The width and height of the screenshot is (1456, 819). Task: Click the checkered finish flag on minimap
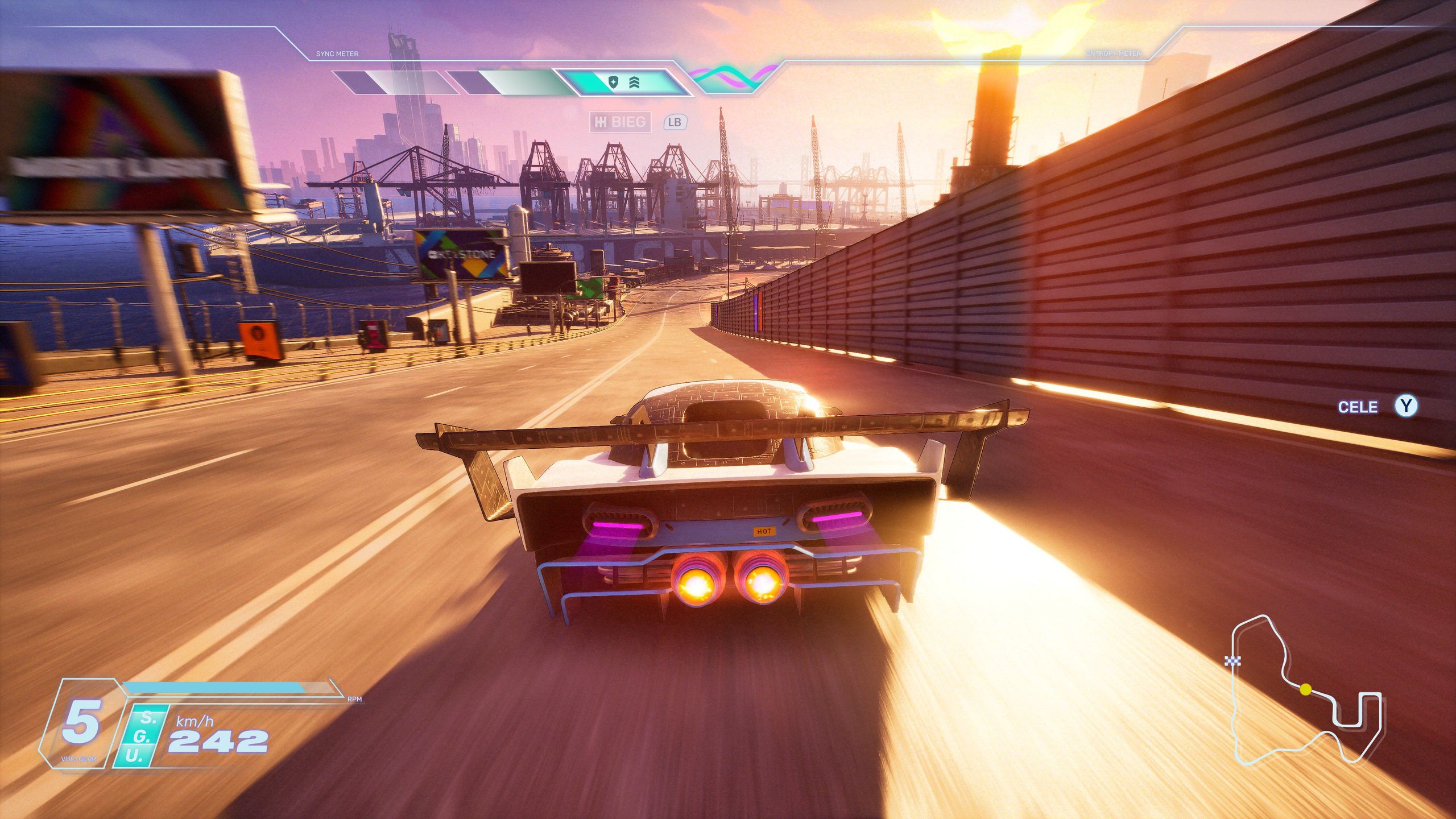click(1232, 660)
